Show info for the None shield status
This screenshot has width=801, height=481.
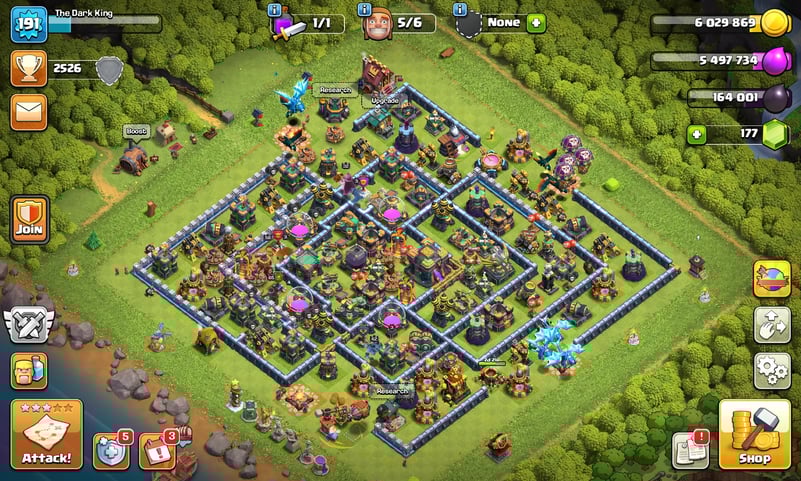460,9
